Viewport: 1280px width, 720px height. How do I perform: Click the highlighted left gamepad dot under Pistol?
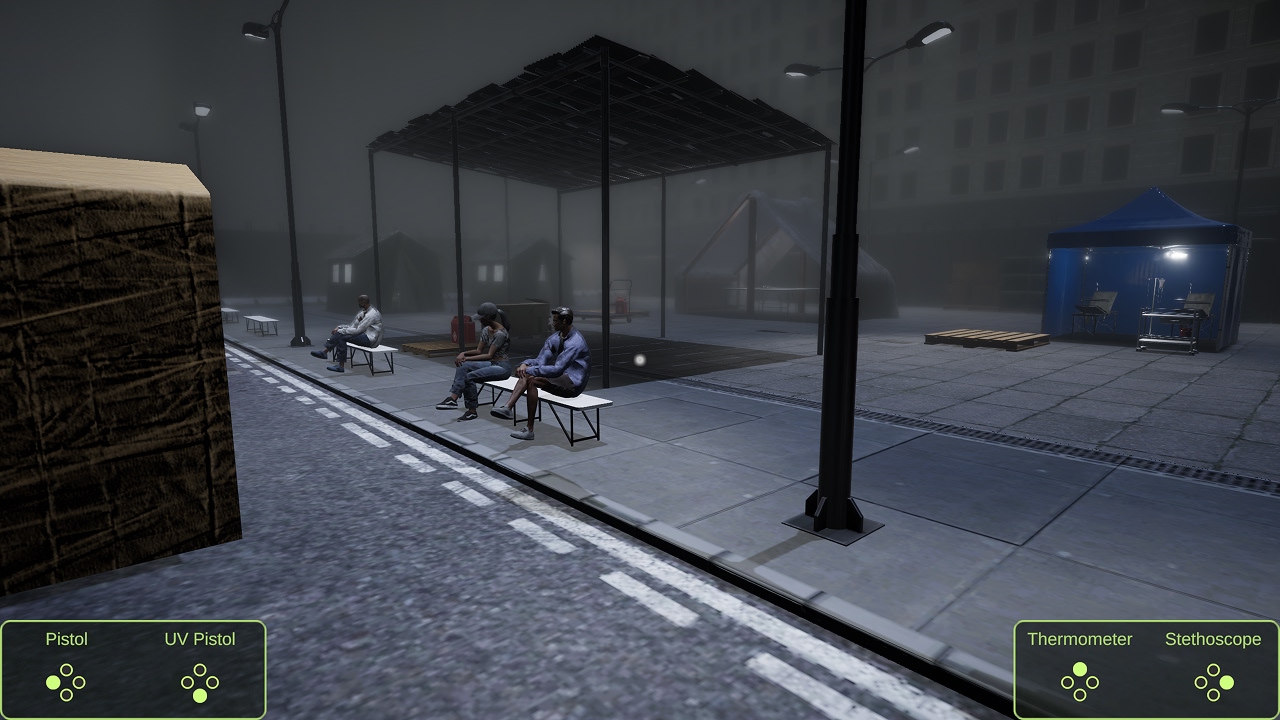[x=53, y=682]
